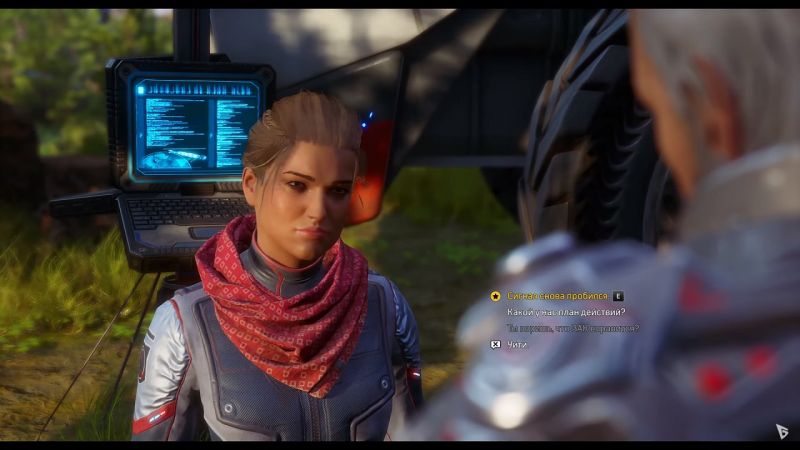Select the greyed-out third dialogue question
The image size is (800, 450).
[x=573, y=328]
